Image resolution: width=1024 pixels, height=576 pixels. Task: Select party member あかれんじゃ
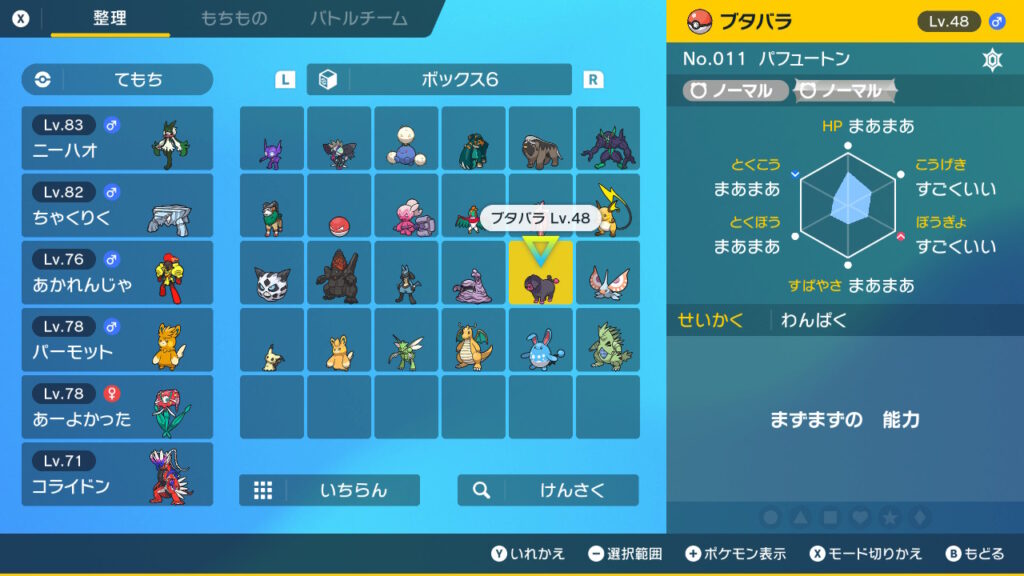[117, 273]
